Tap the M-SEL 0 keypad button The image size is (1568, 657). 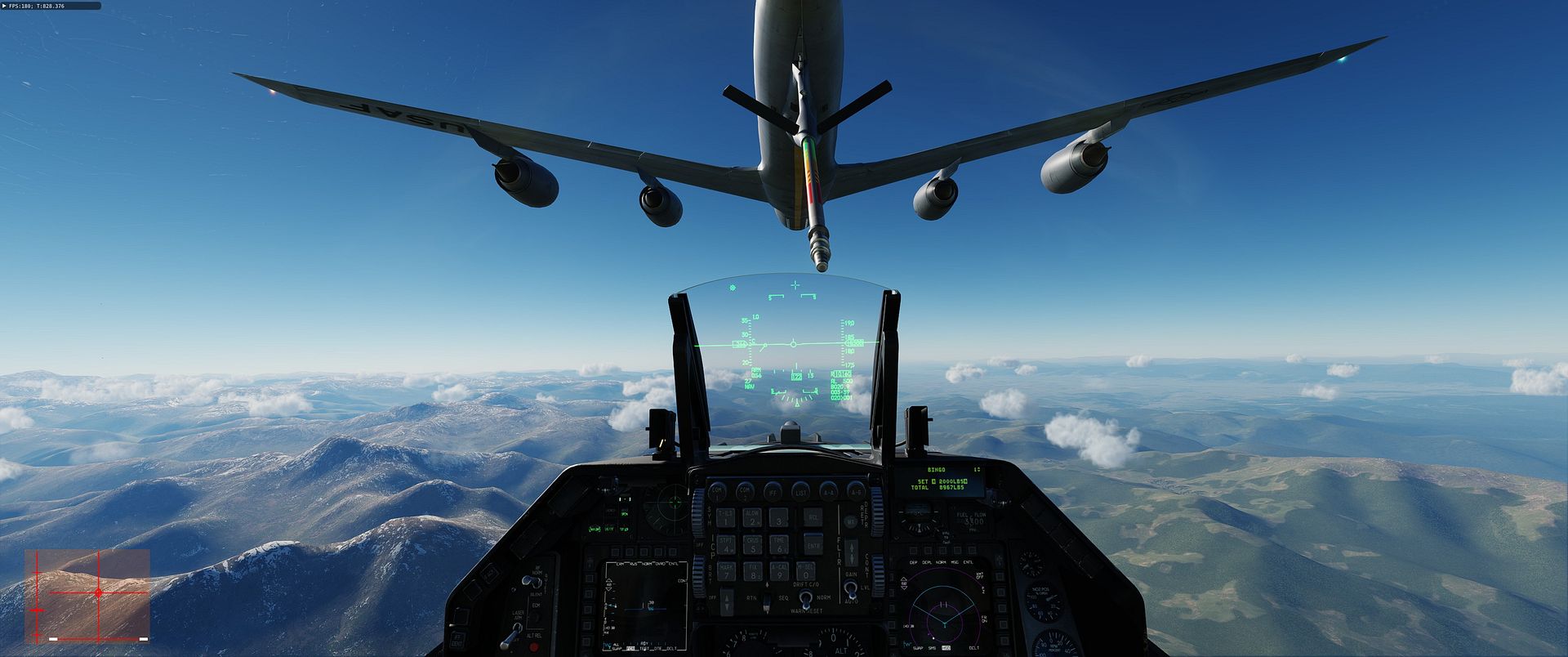[806, 571]
